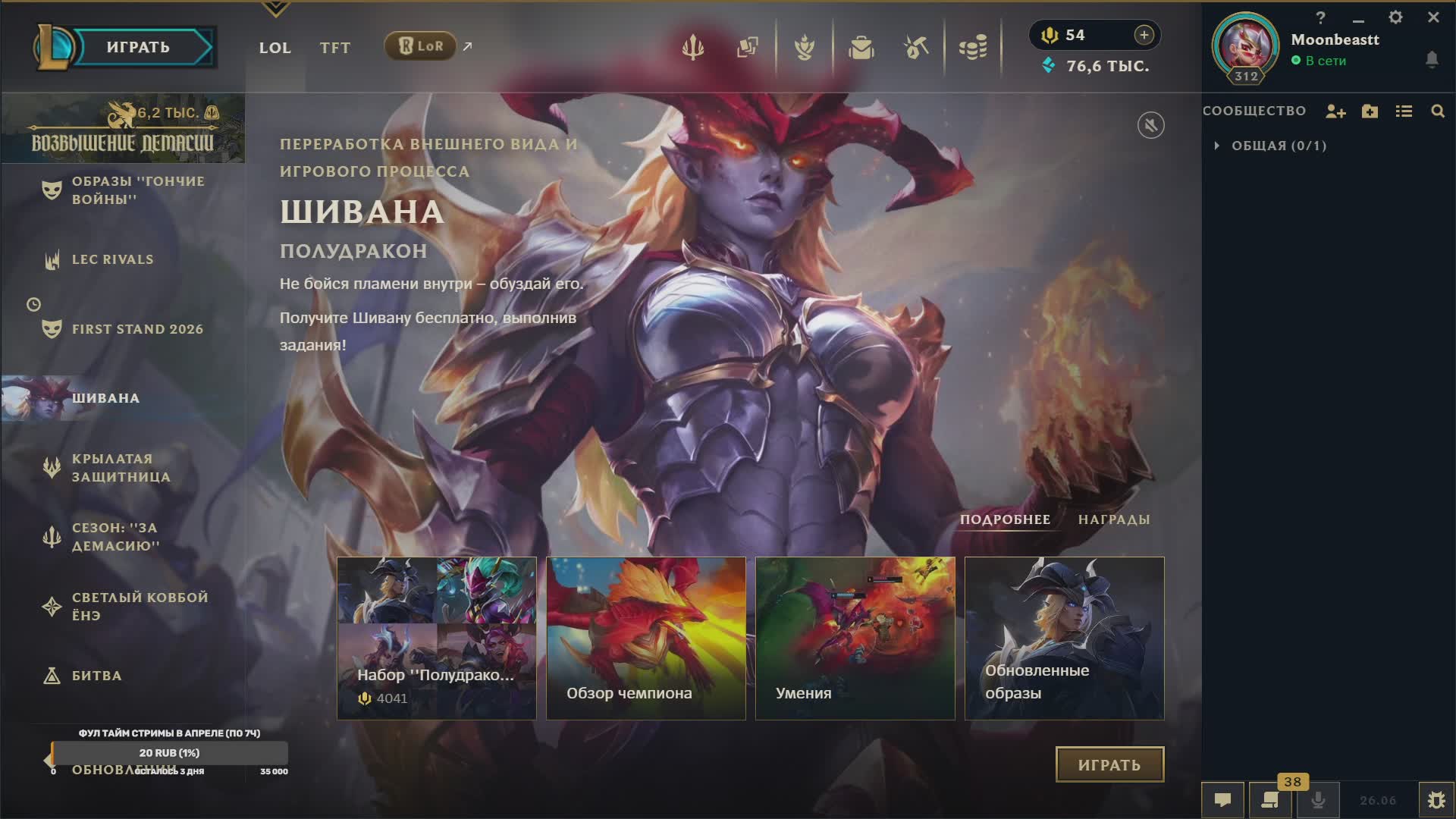Switch to the TFT tab
Image resolution: width=1456 pixels, height=819 pixels.
pyautogui.click(x=334, y=48)
